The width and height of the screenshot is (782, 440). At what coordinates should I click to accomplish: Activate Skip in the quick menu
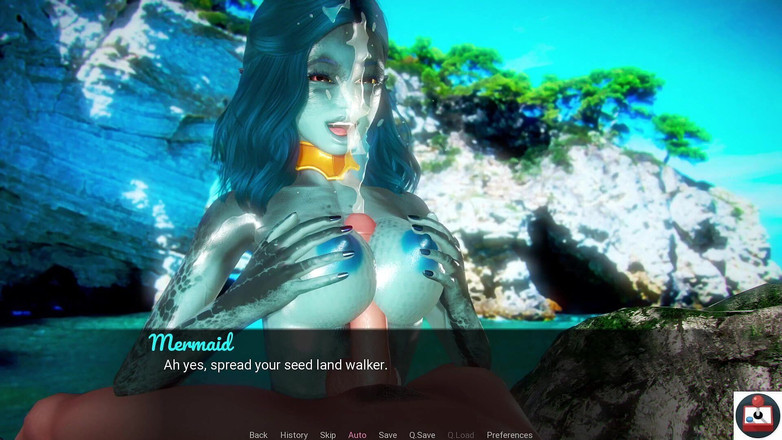(x=328, y=435)
